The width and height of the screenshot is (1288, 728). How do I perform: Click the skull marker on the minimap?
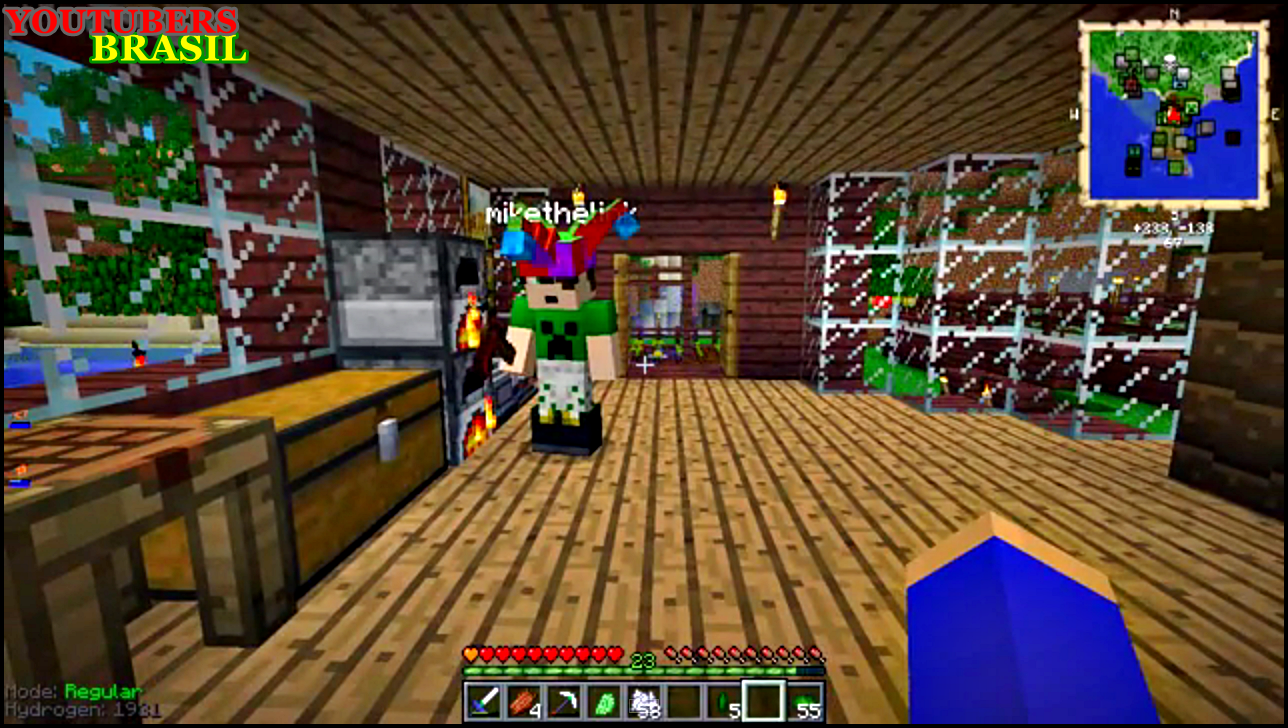click(1169, 60)
